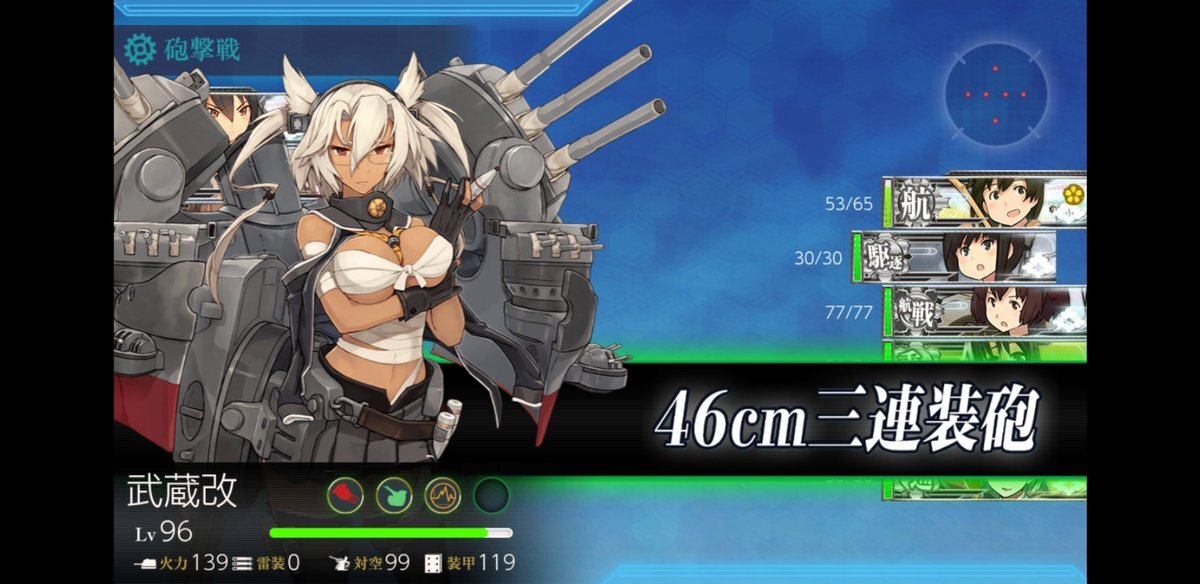Click the red main gun equipment icon

[x=345, y=495]
